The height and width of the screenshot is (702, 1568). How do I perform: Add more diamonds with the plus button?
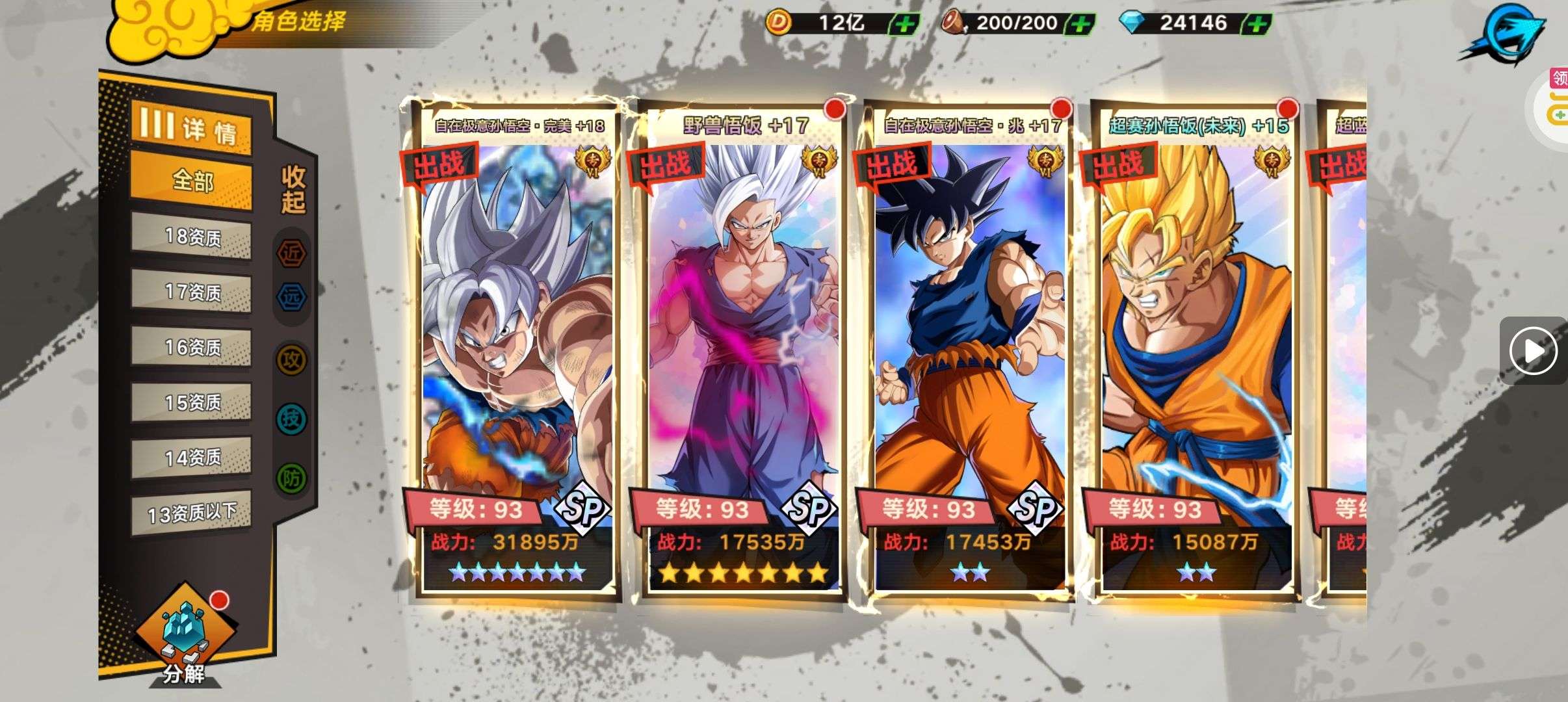point(1257,25)
